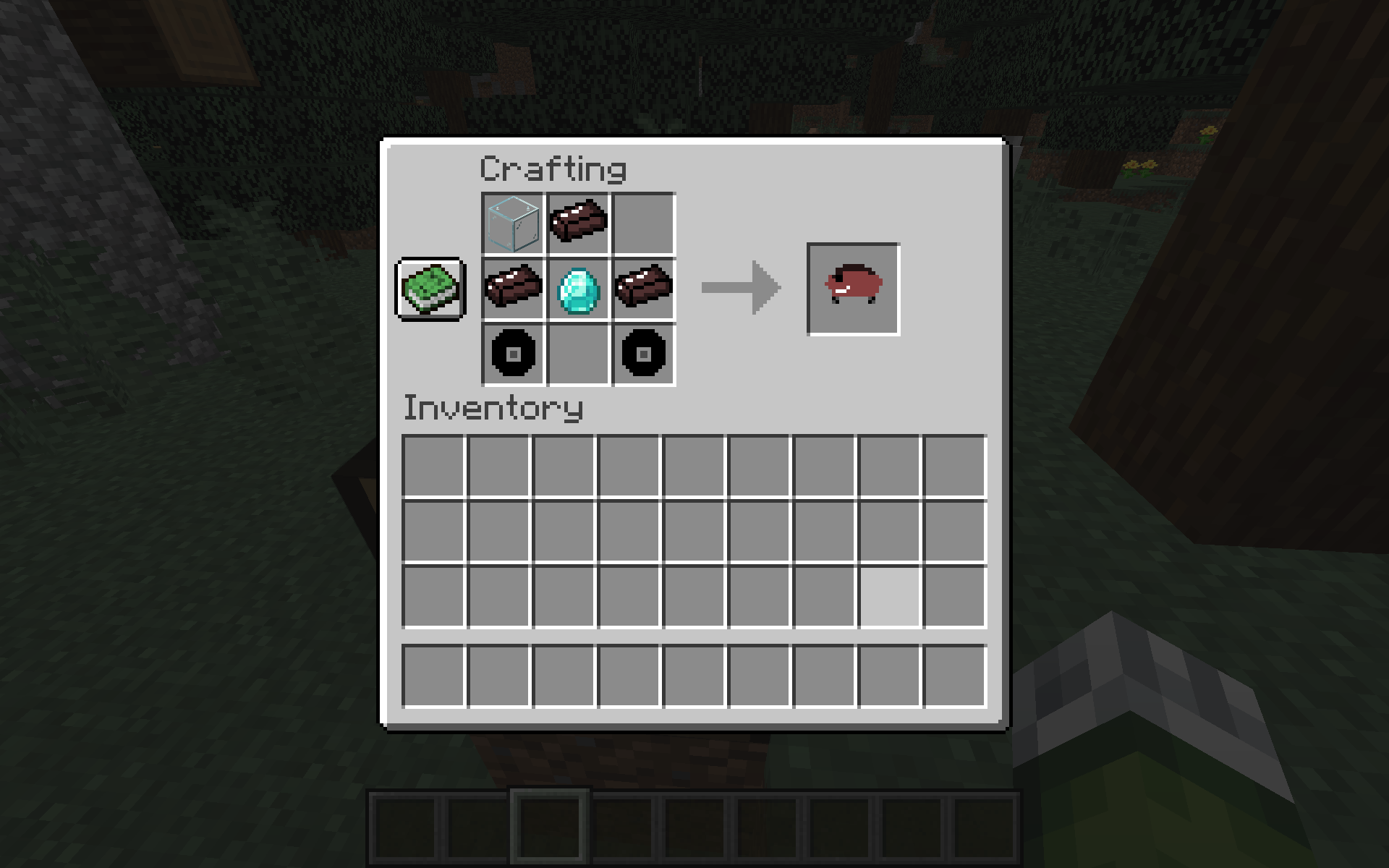Select the netherite ingot left of the diamond
The image size is (1389, 868).
[x=512, y=289]
